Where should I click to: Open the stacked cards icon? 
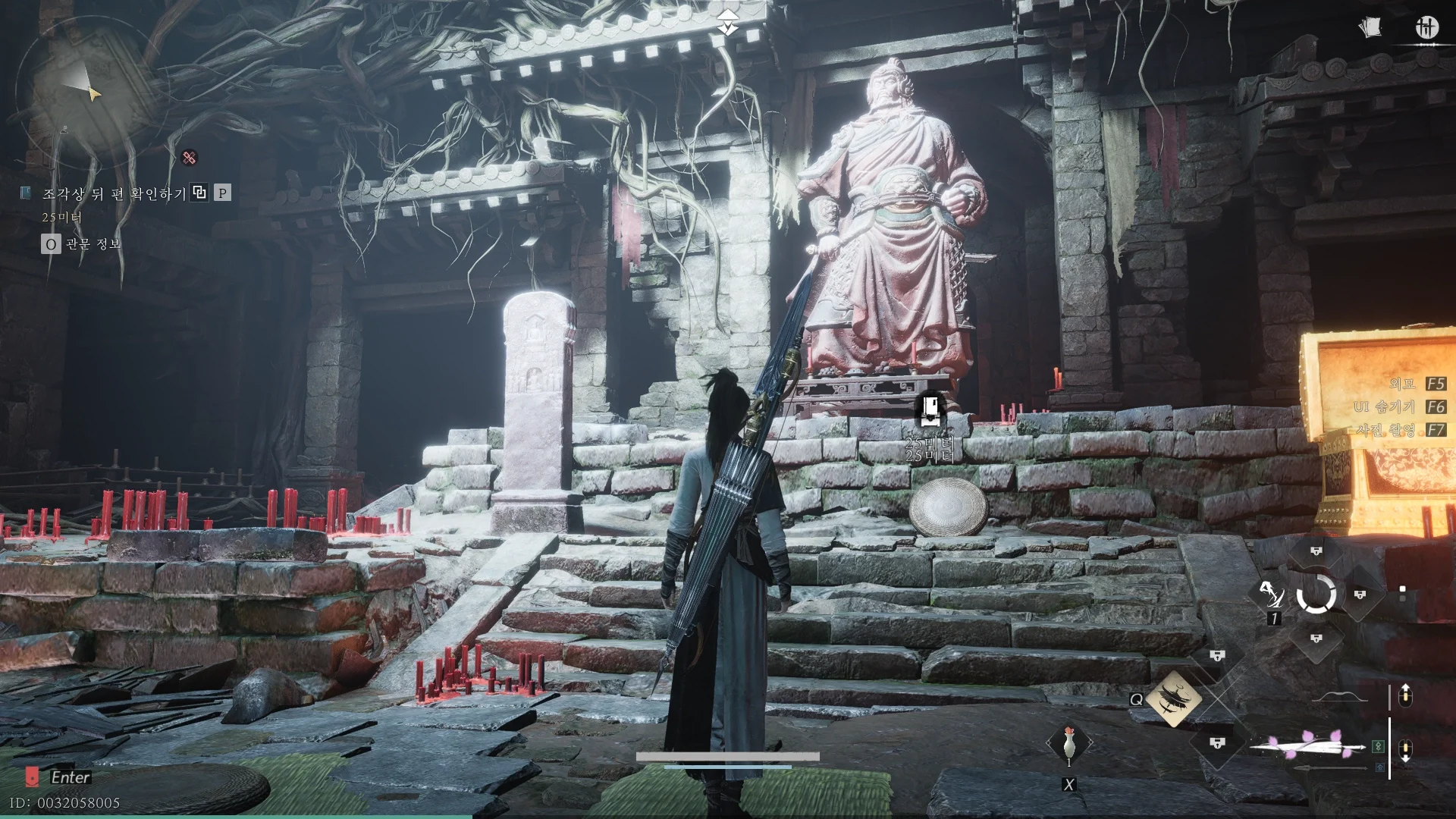[1370, 28]
